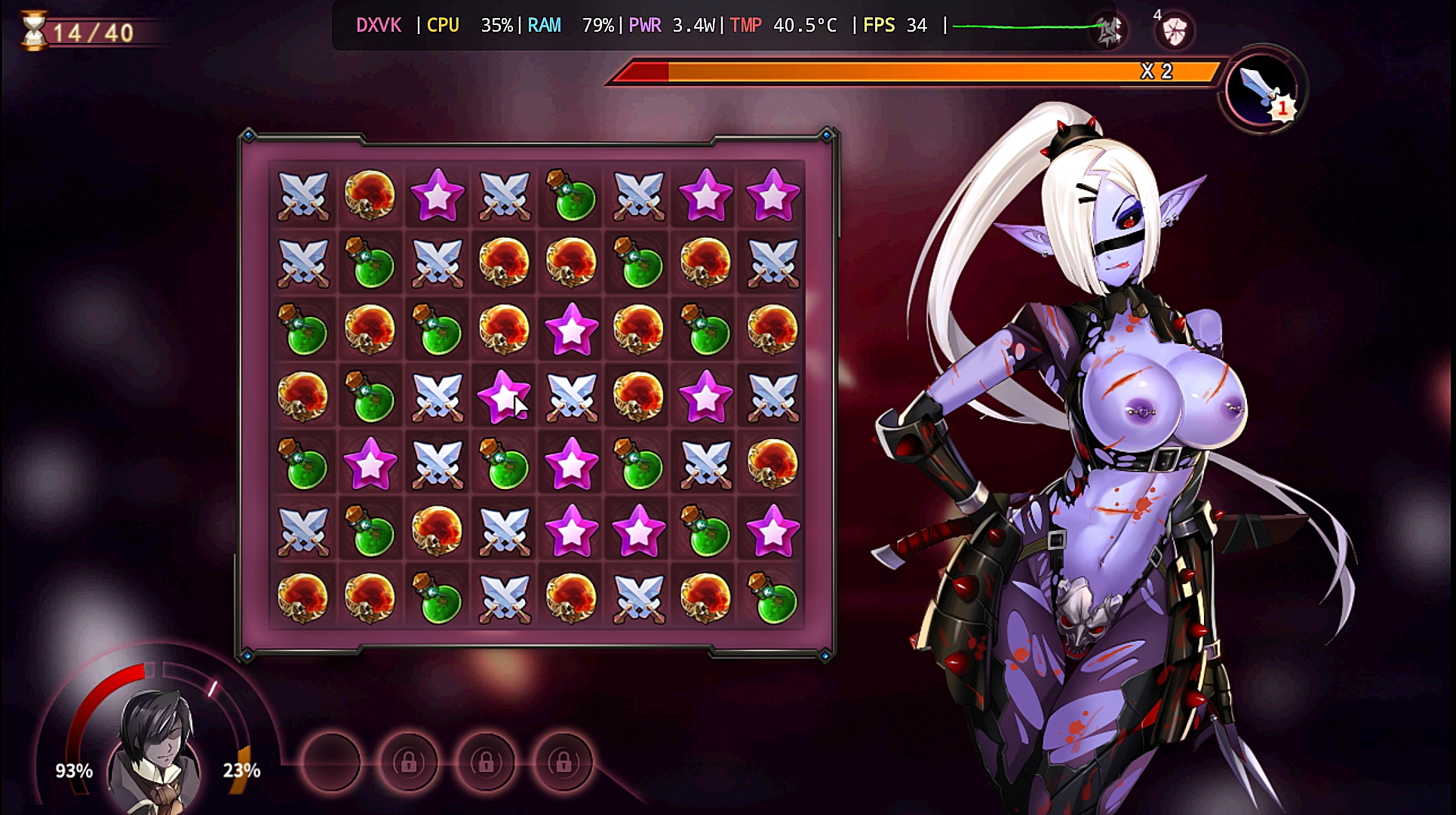Pick the green potion tile in the board's bottom-right corner
The height and width of the screenshot is (815, 1456).
[x=773, y=598]
